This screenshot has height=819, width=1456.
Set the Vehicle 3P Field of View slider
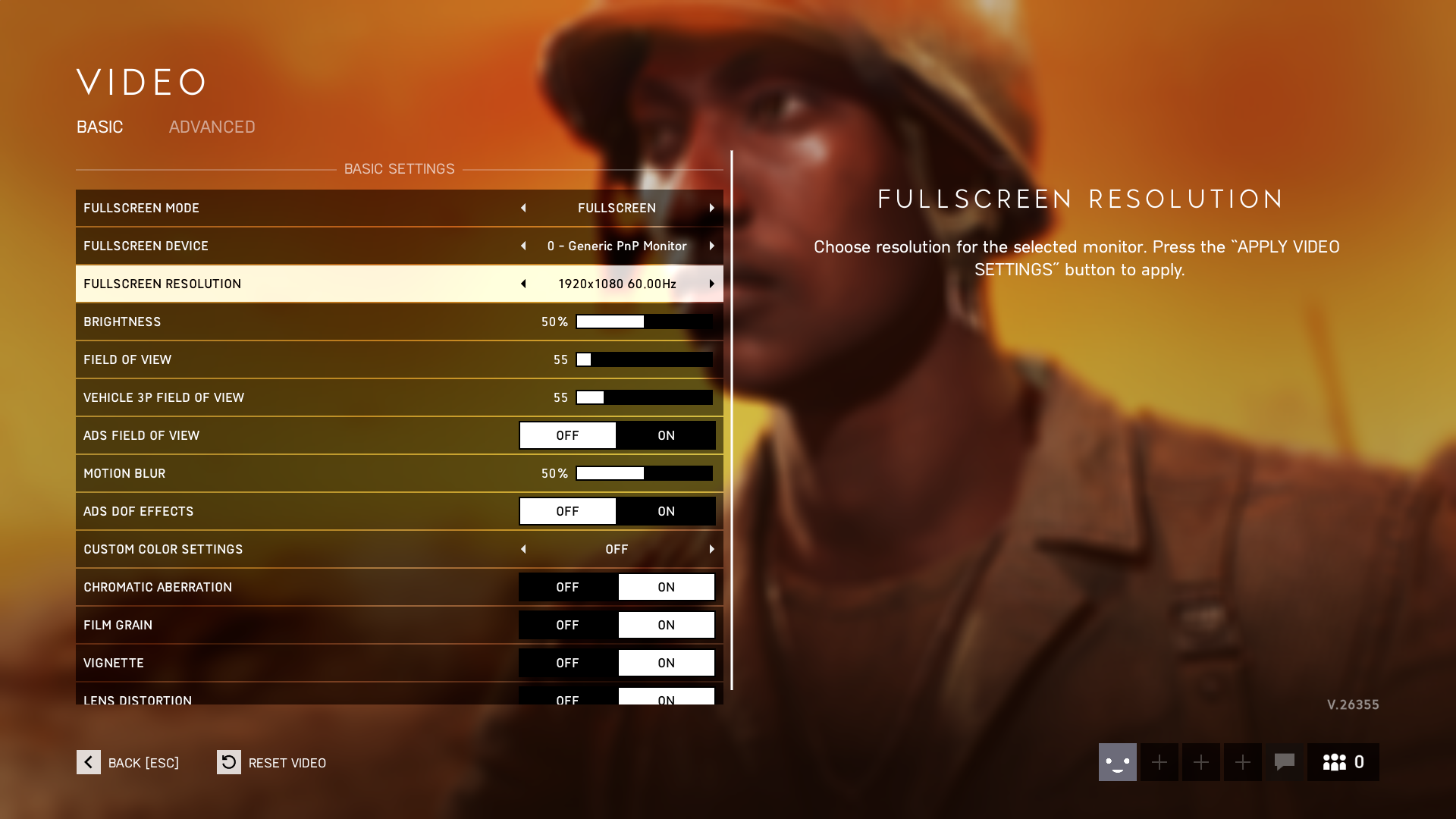tap(644, 397)
